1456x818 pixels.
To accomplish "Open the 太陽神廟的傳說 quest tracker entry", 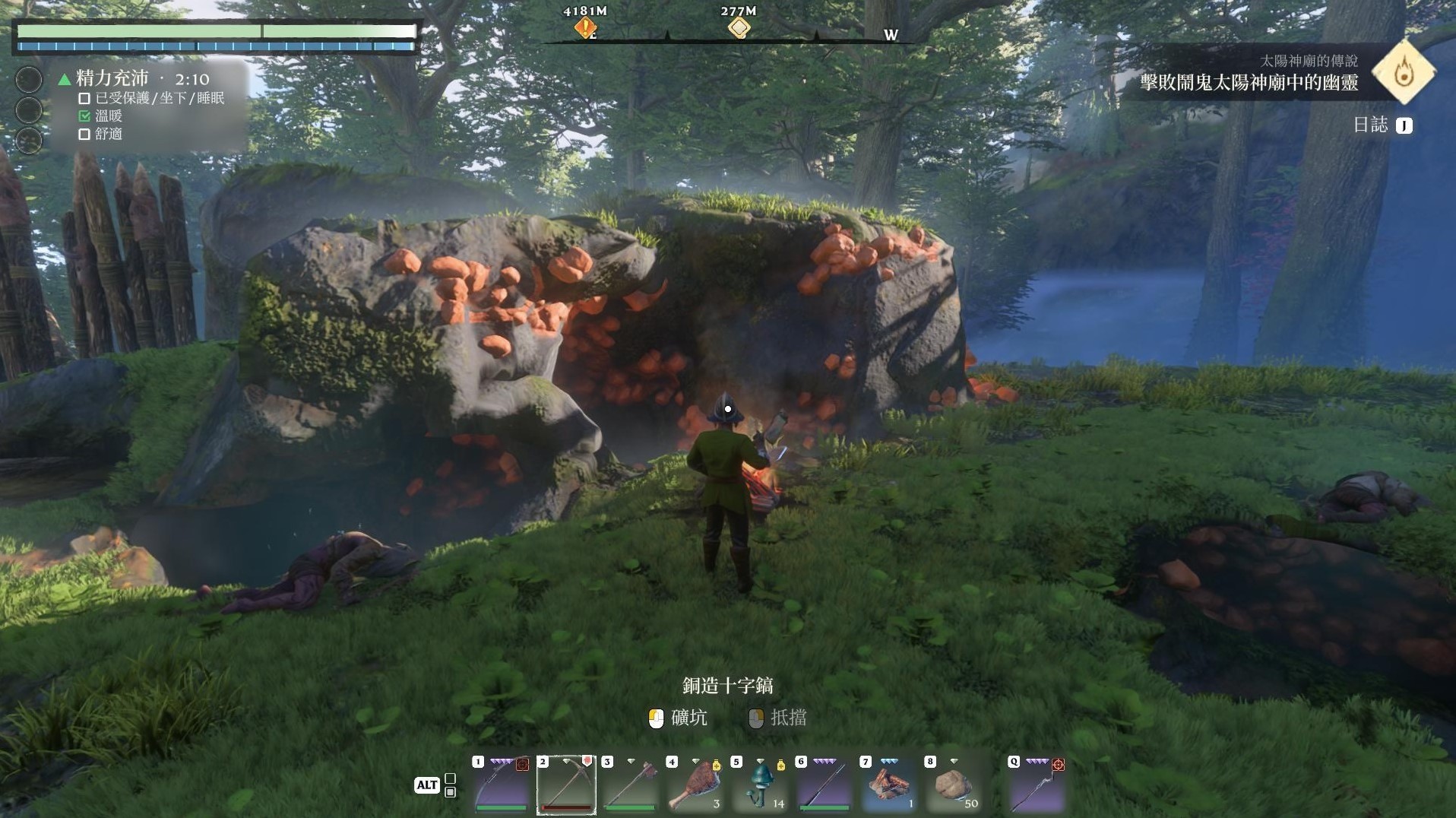I will coord(1249,74).
